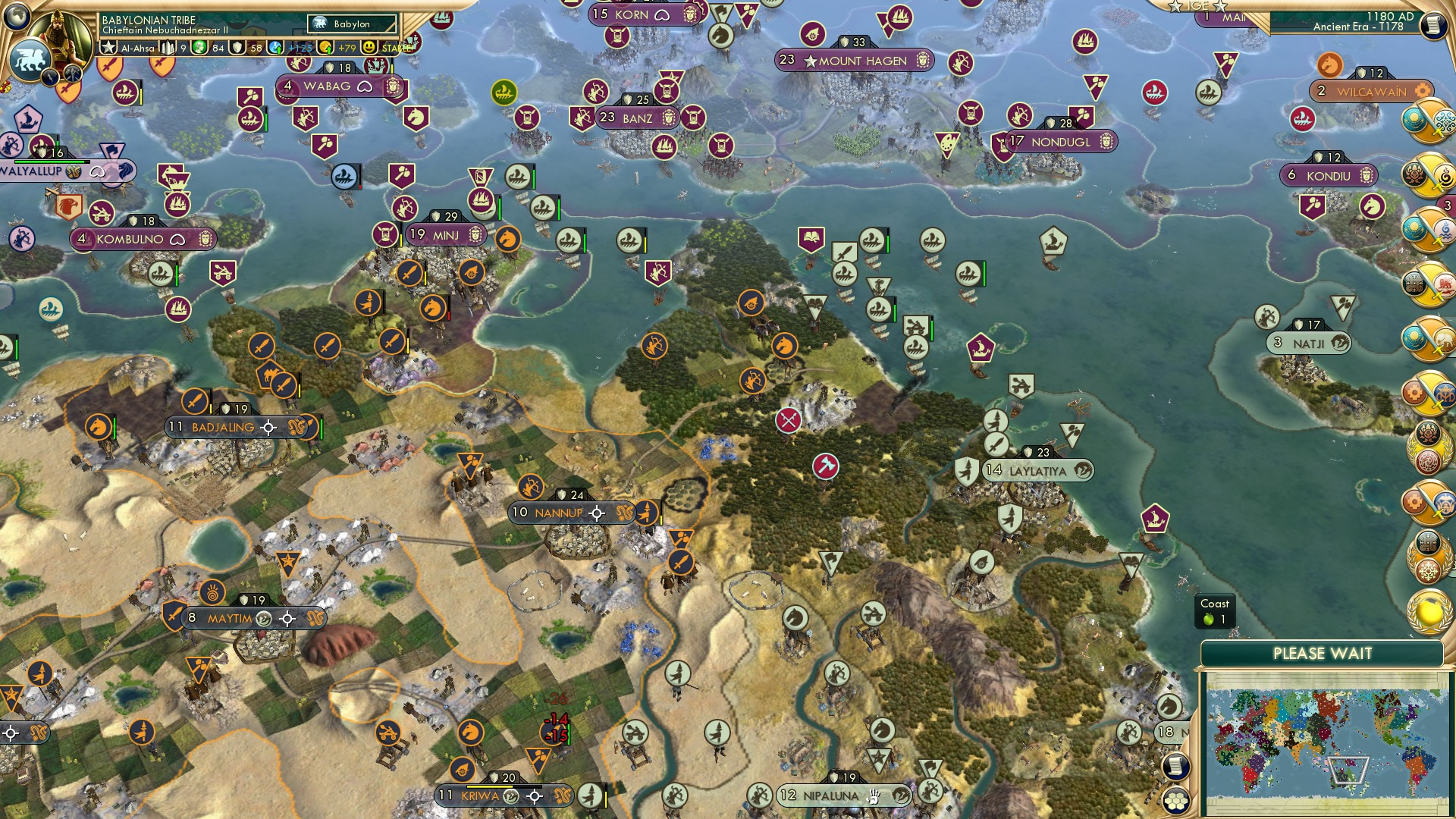The image size is (1456, 819).
Task: Toggle the capital star beside Al-Ahsa
Action: click(x=107, y=47)
